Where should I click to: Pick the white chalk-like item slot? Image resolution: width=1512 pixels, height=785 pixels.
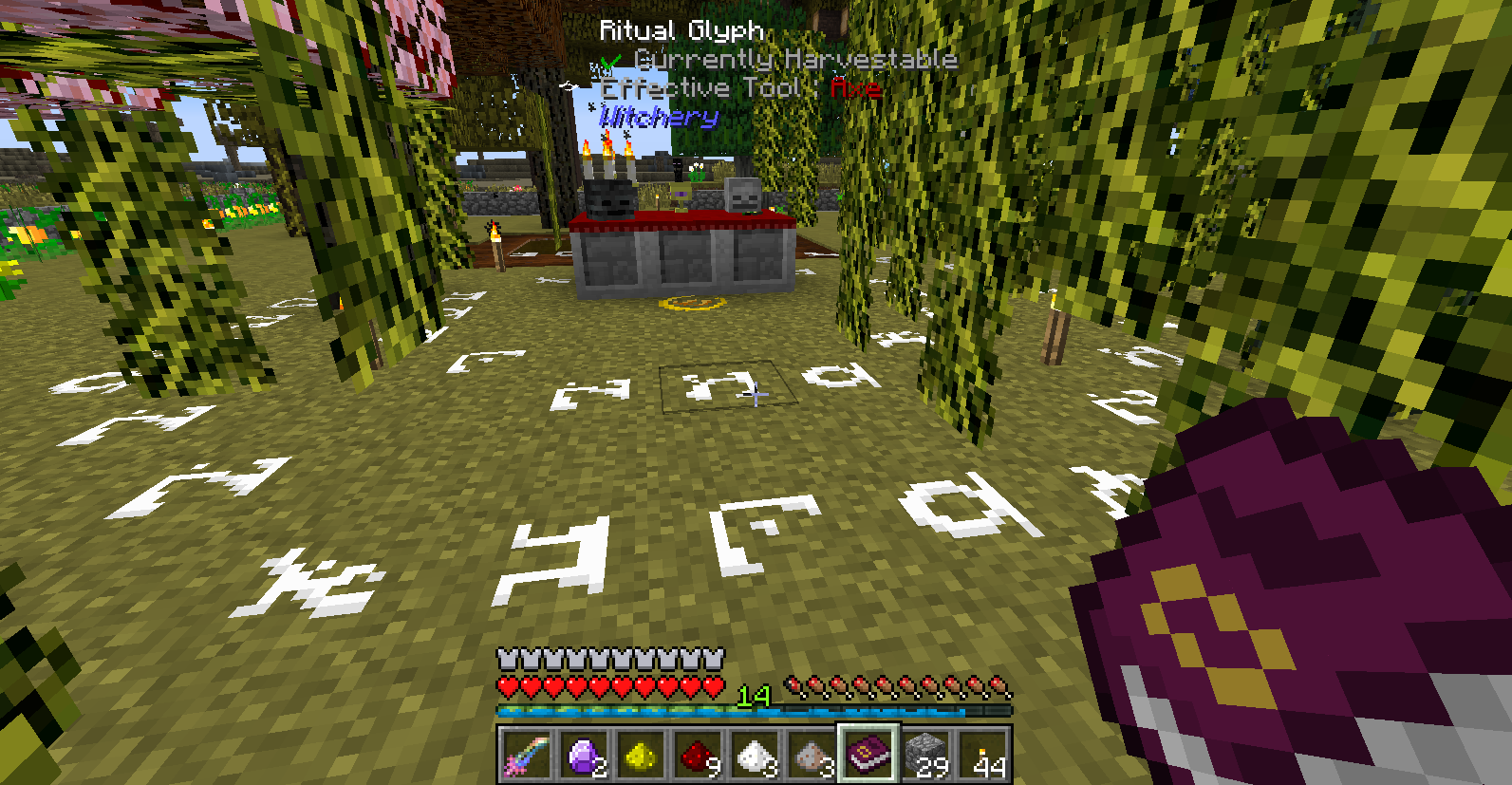(x=754, y=756)
